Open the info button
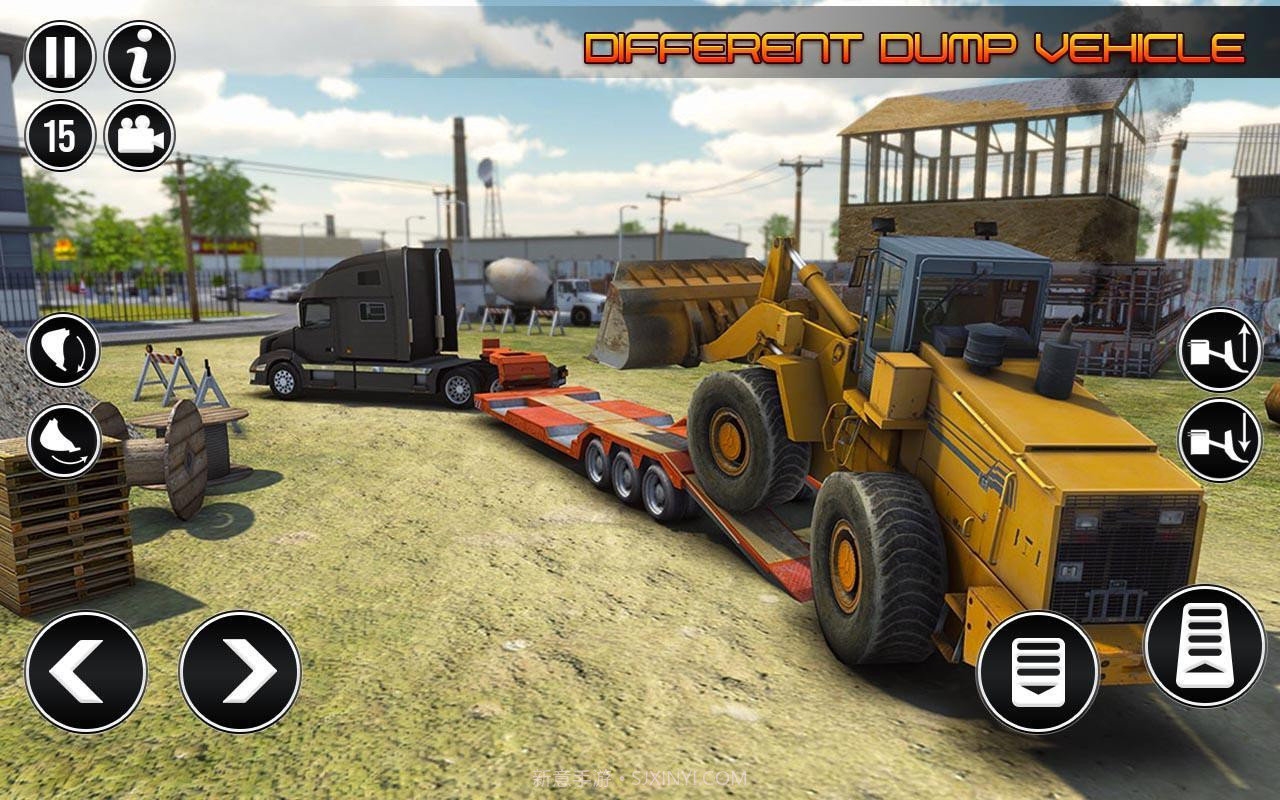 [140, 56]
